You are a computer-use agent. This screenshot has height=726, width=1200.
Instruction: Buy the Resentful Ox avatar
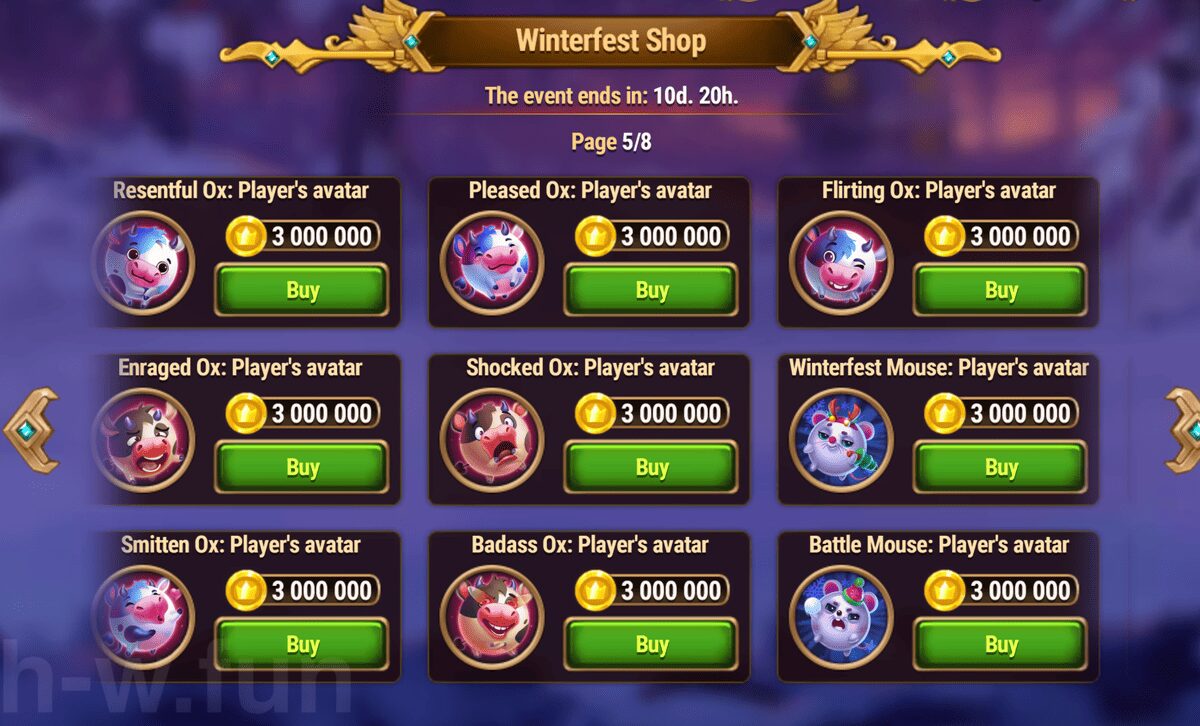(302, 290)
